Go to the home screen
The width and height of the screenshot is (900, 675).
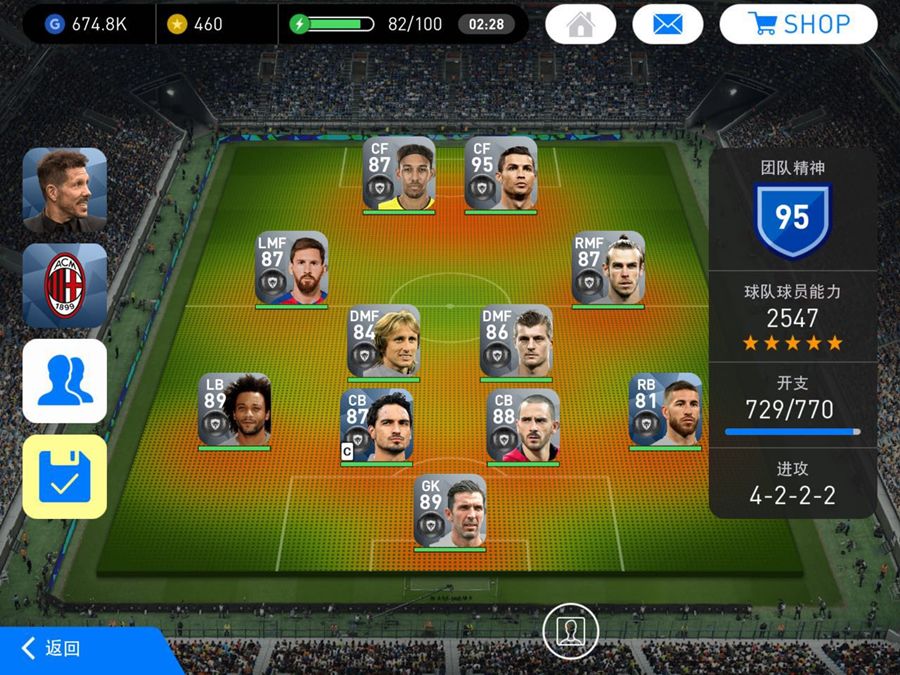point(580,24)
